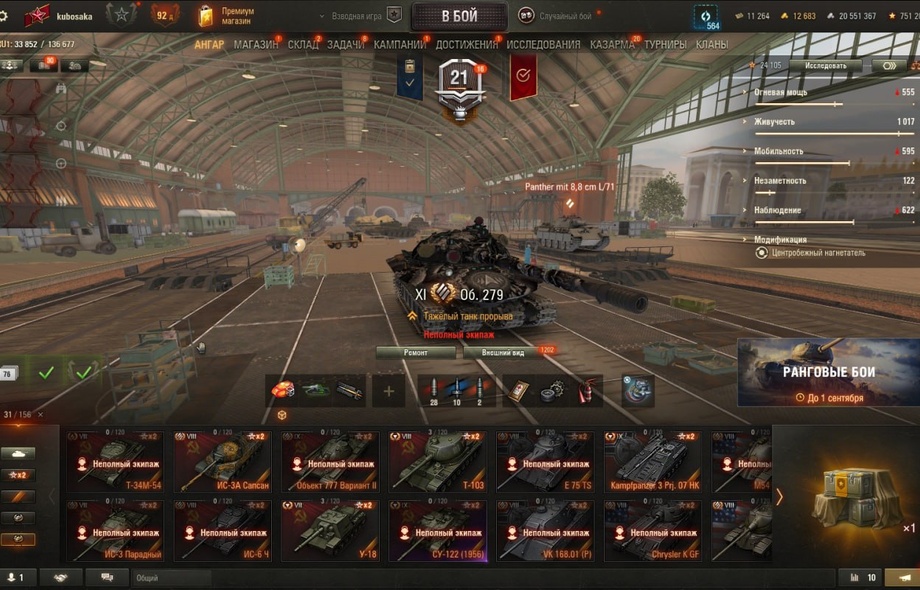Click the Исследовать research button
Viewport: 920px width, 590px height.
point(825,66)
